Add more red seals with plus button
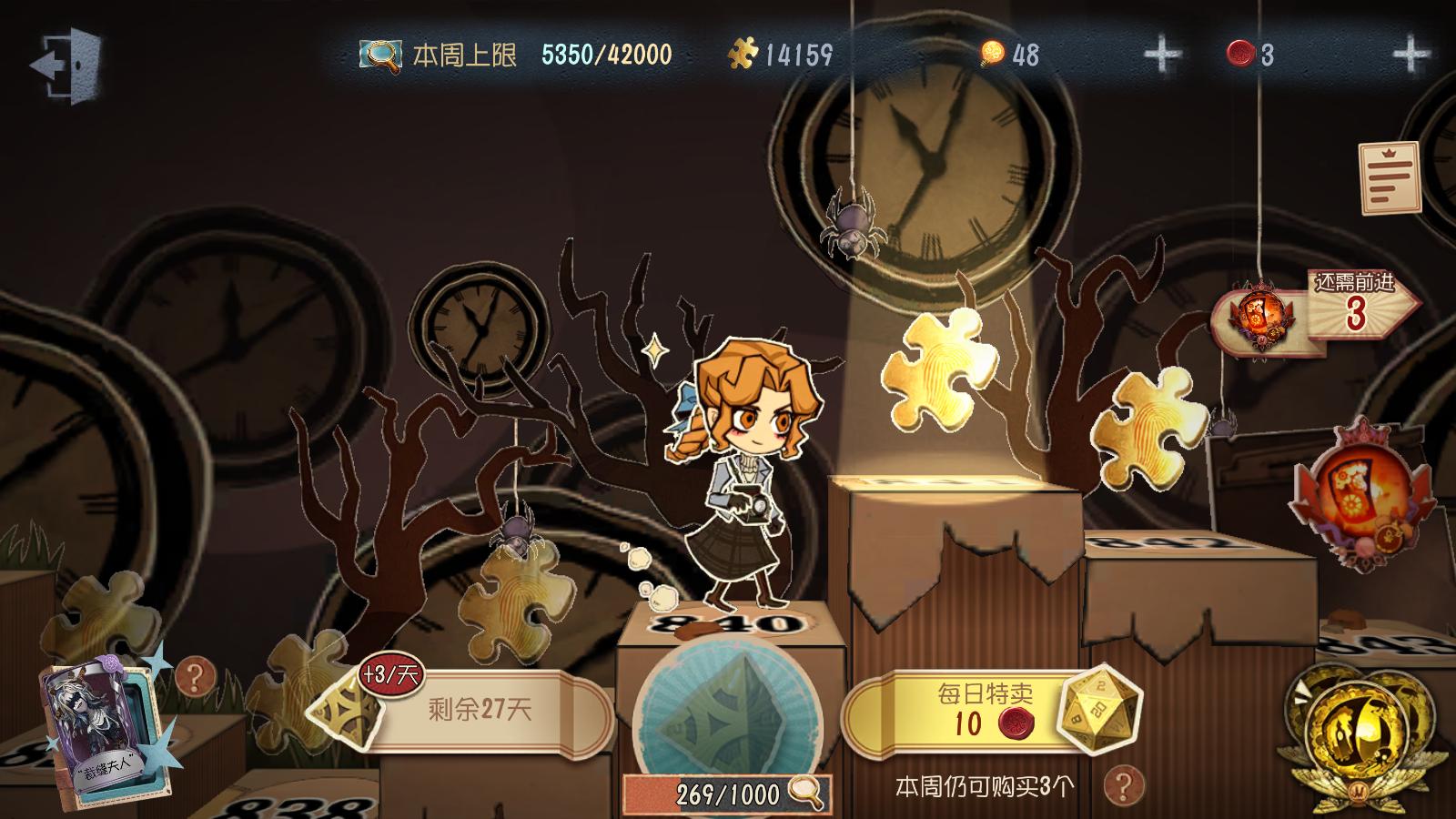Screen dimensions: 1456x819 1410,56
